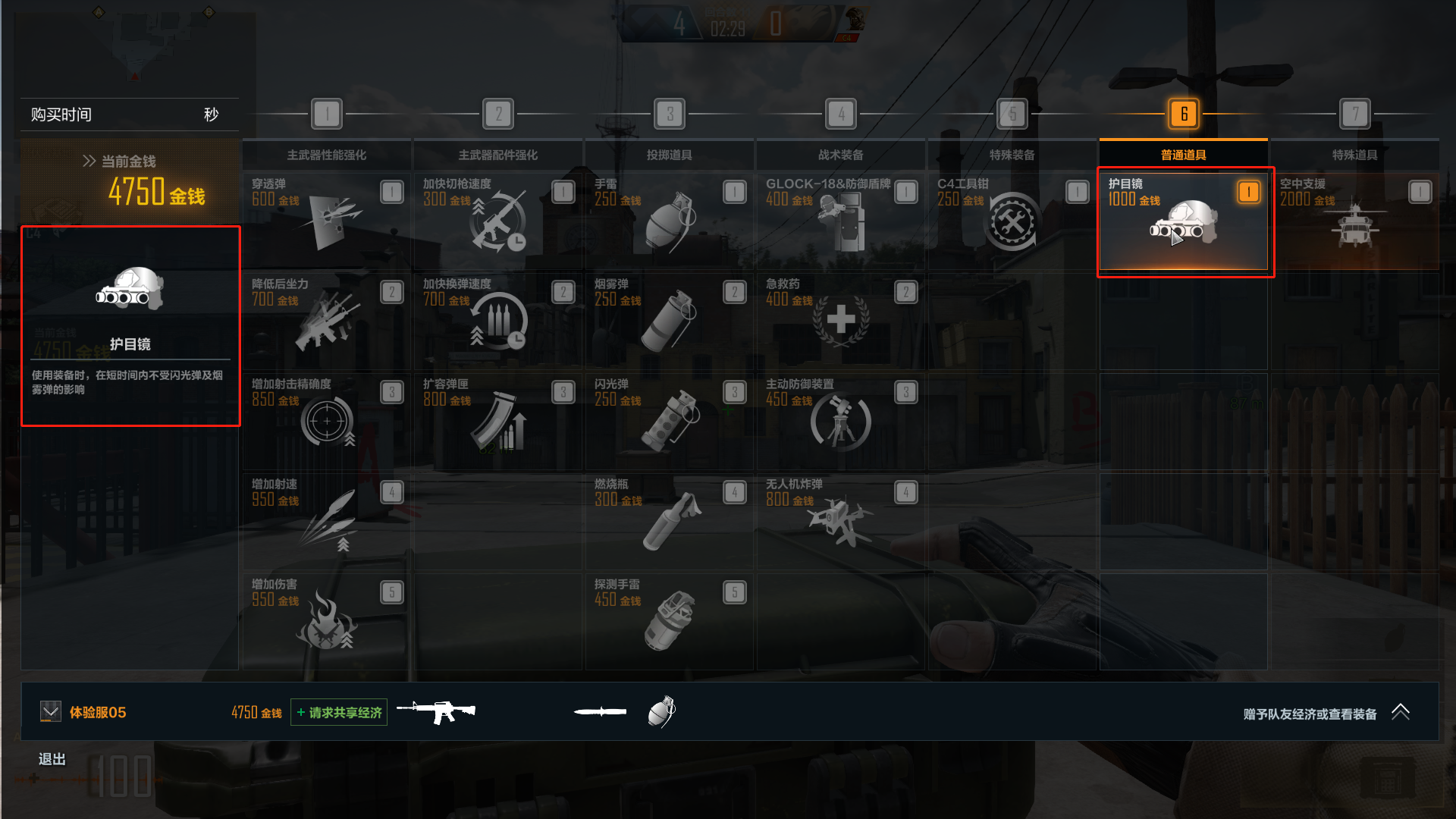Purchase the C4工具钳 defuse pliers
The height and width of the screenshot is (819, 1456).
1012,221
